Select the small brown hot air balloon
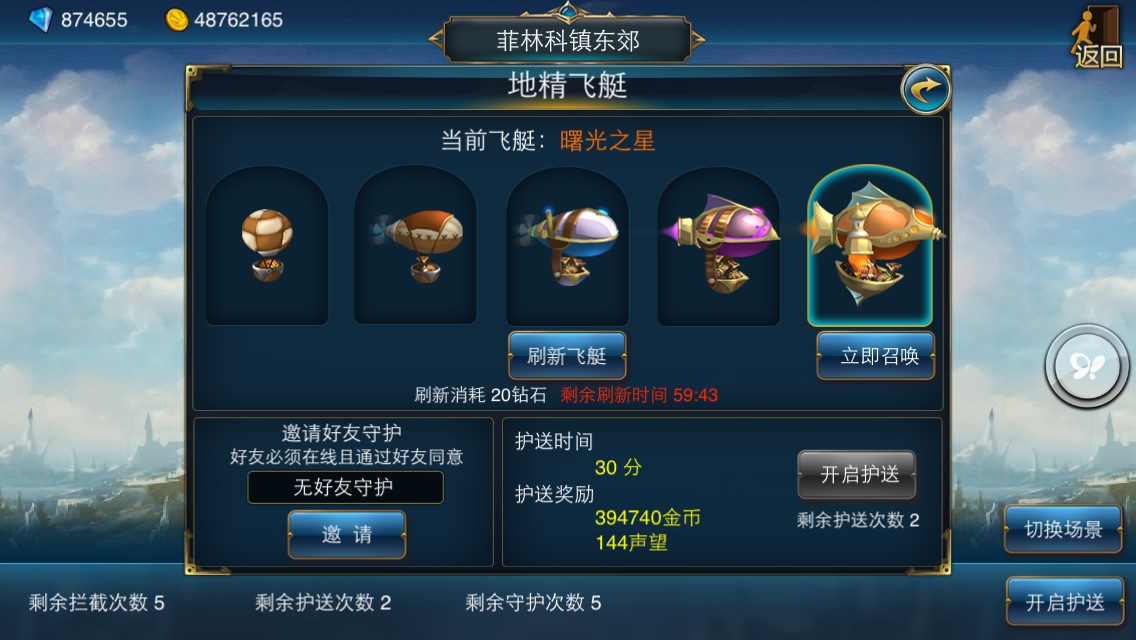This screenshot has height=640, width=1136. click(267, 245)
